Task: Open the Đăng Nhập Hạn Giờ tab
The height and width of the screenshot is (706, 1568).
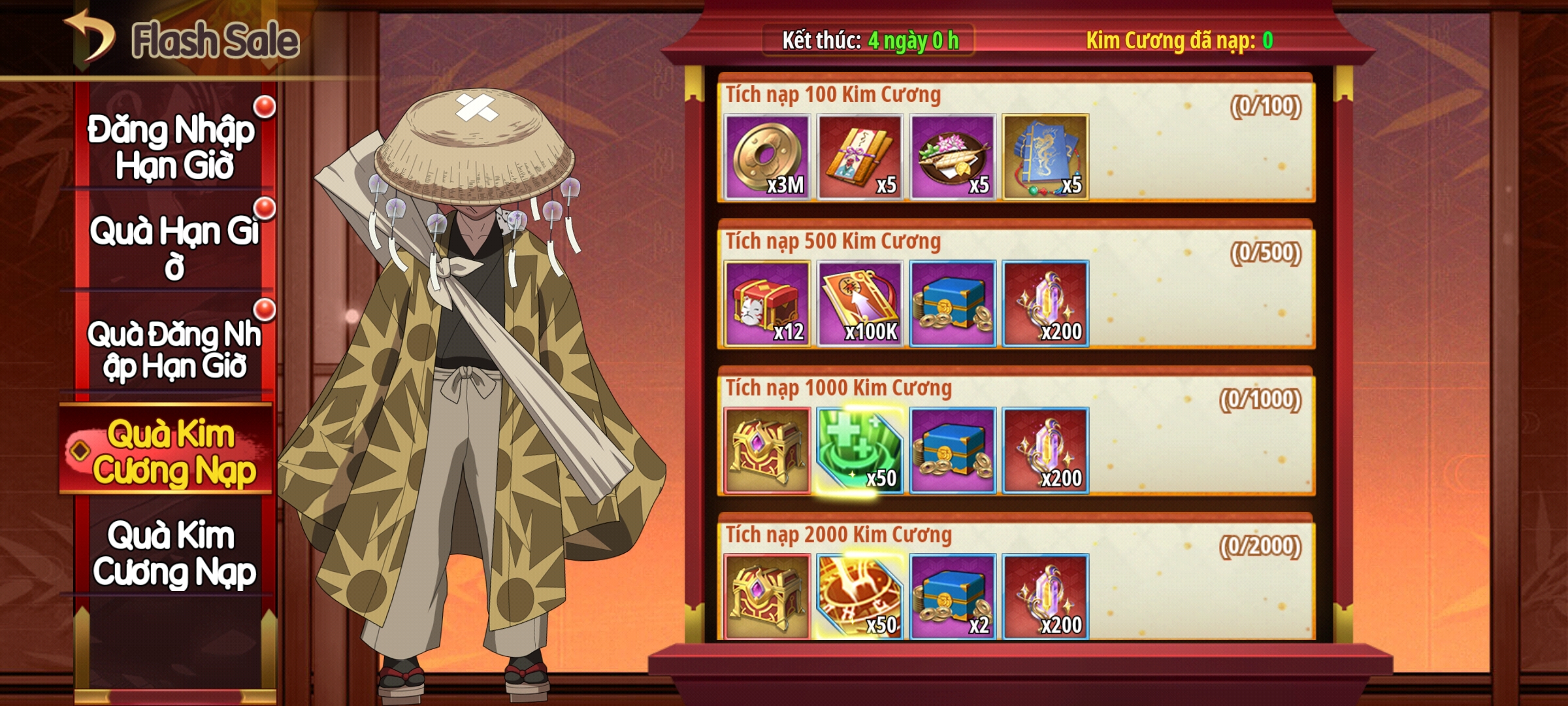Action: (172, 146)
